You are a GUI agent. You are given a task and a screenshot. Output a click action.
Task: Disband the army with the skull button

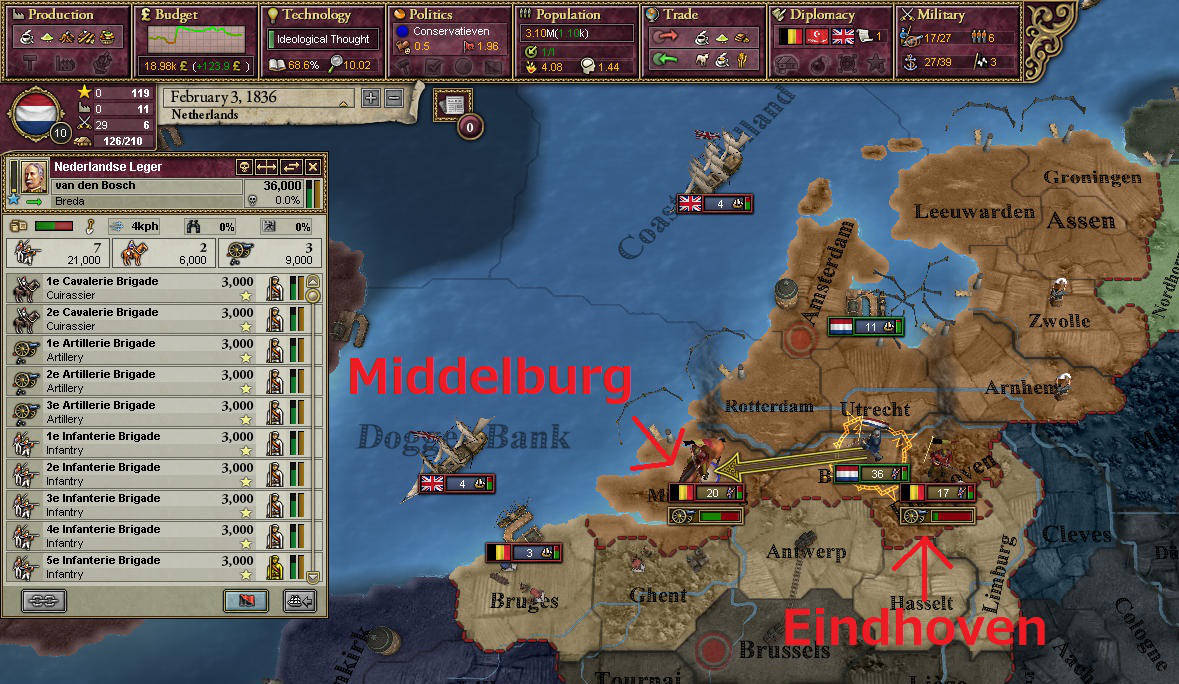coord(243,167)
